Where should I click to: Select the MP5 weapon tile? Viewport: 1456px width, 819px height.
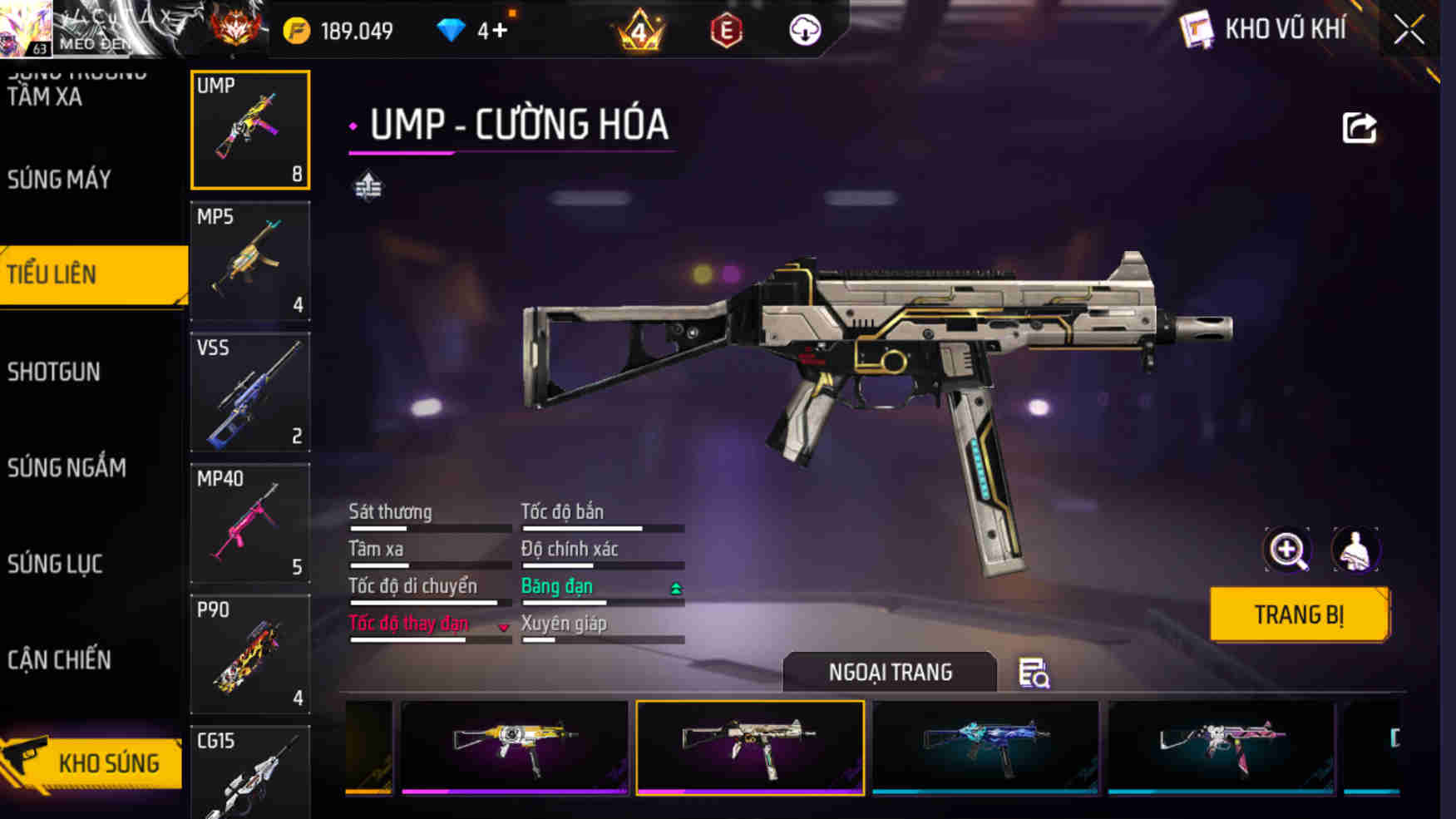coord(249,261)
